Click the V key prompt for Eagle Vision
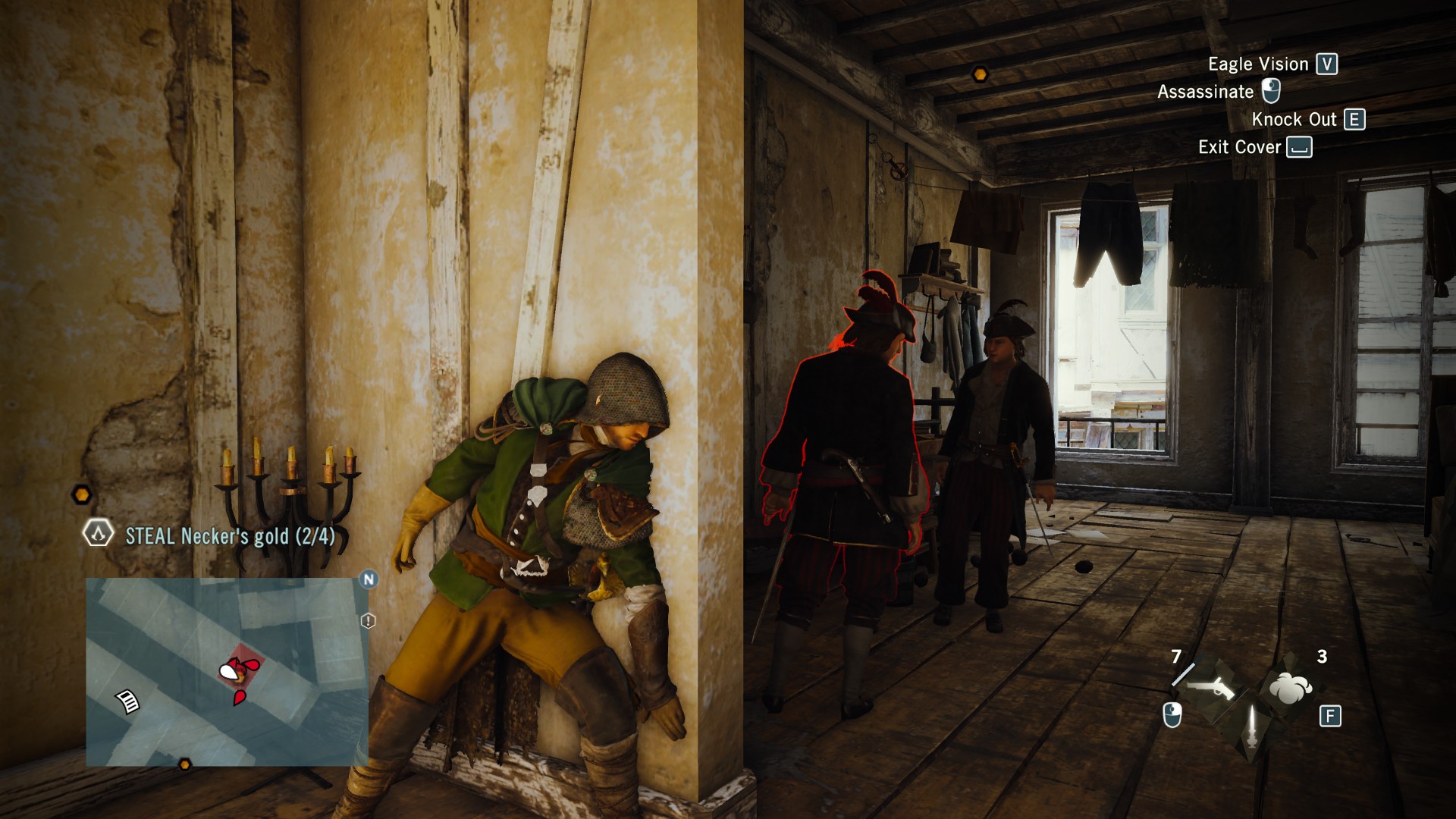1456x819 pixels. coord(1327,64)
